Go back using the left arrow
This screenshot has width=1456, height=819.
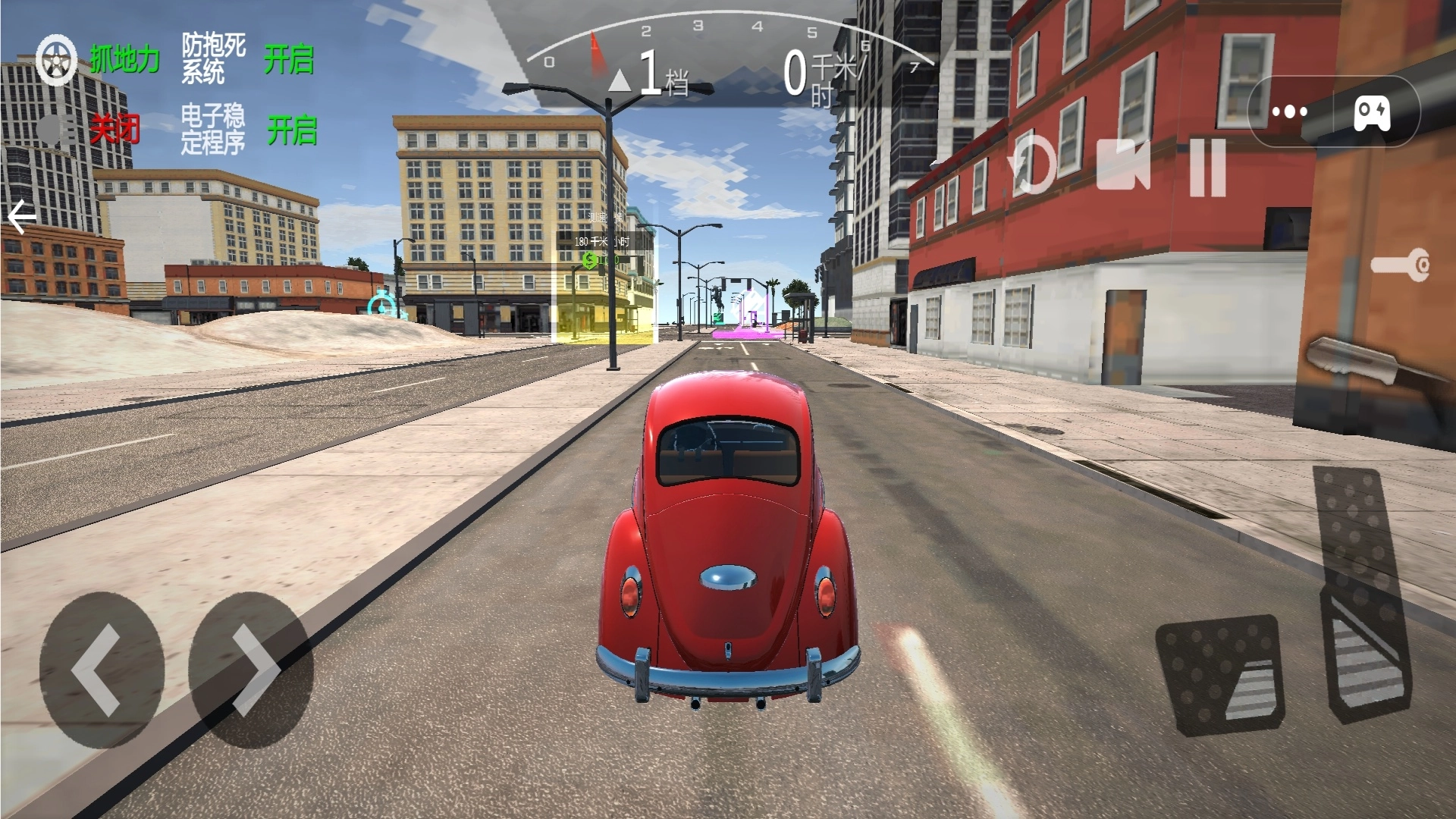point(22,218)
